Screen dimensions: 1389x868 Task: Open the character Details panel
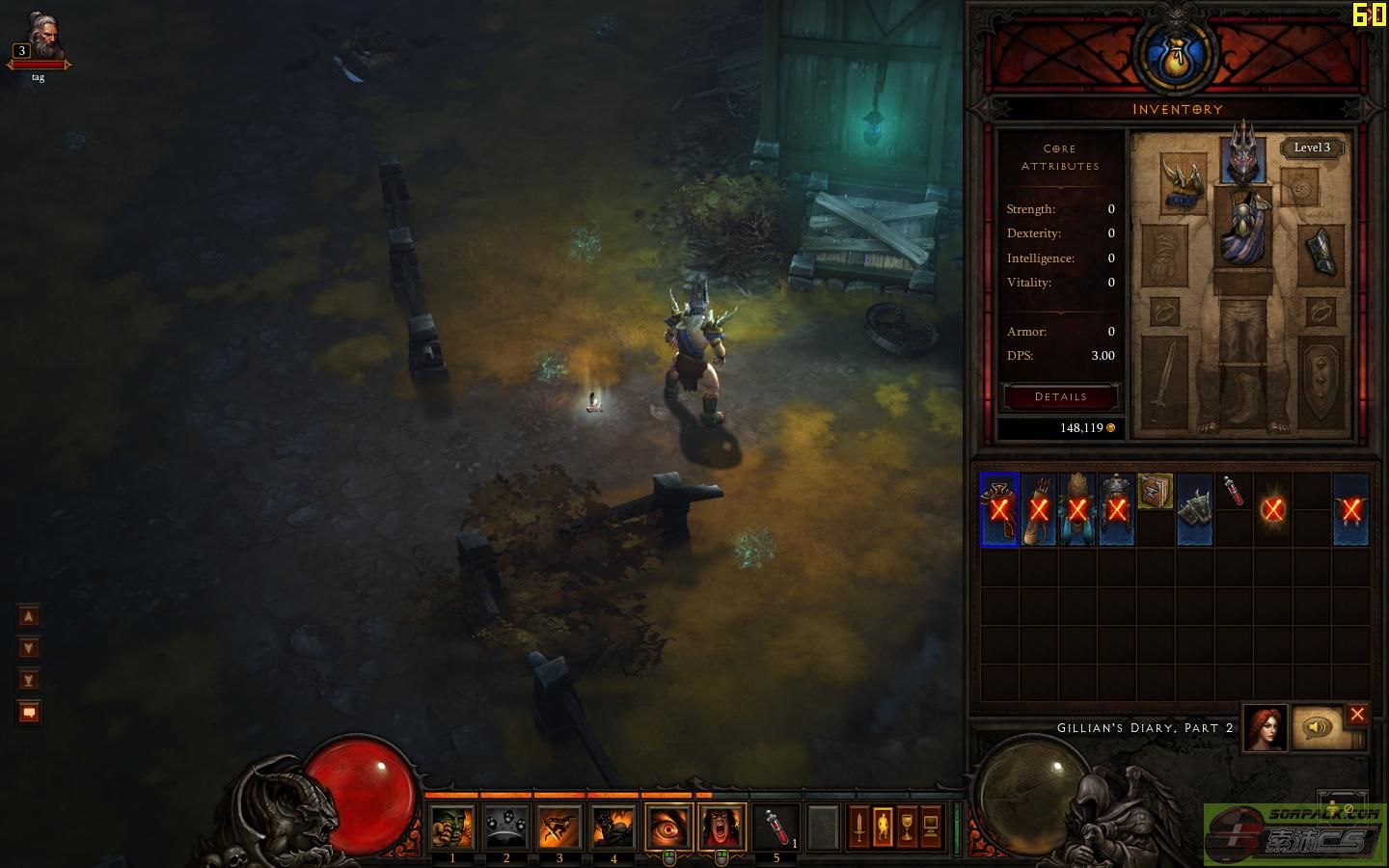click(1060, 396)
